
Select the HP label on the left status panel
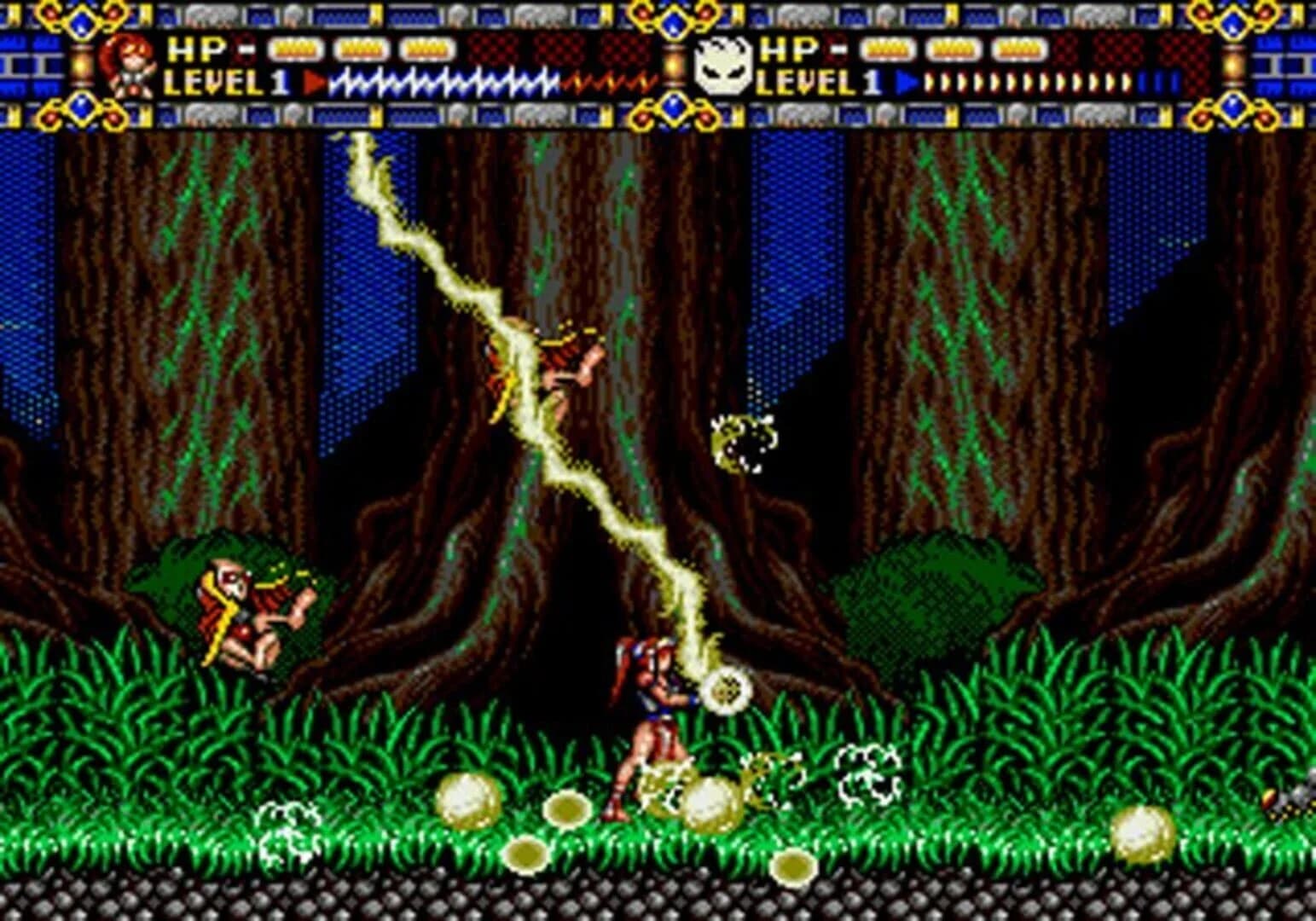(194, 49)
